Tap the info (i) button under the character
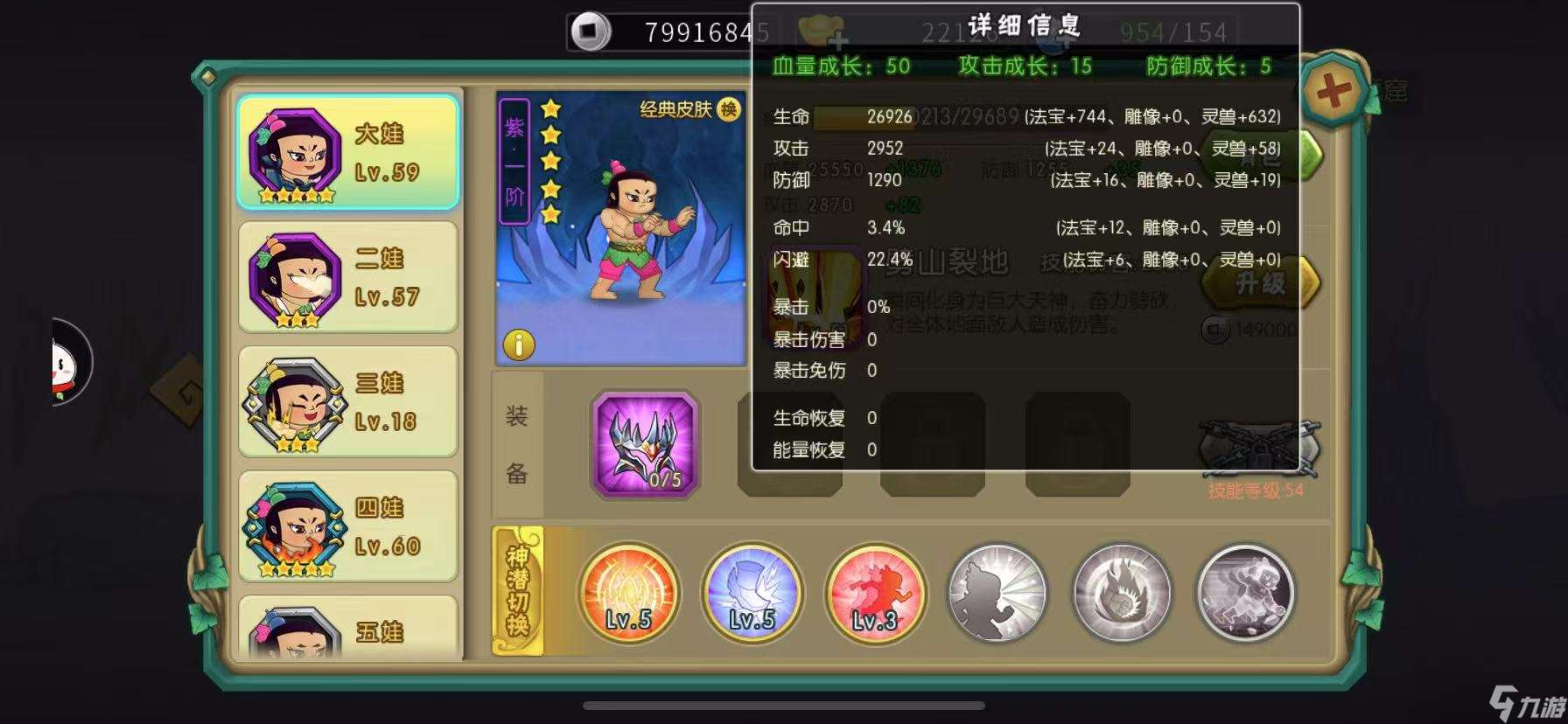The width and height of the screenshot is (1568, 724). (518, 346)
